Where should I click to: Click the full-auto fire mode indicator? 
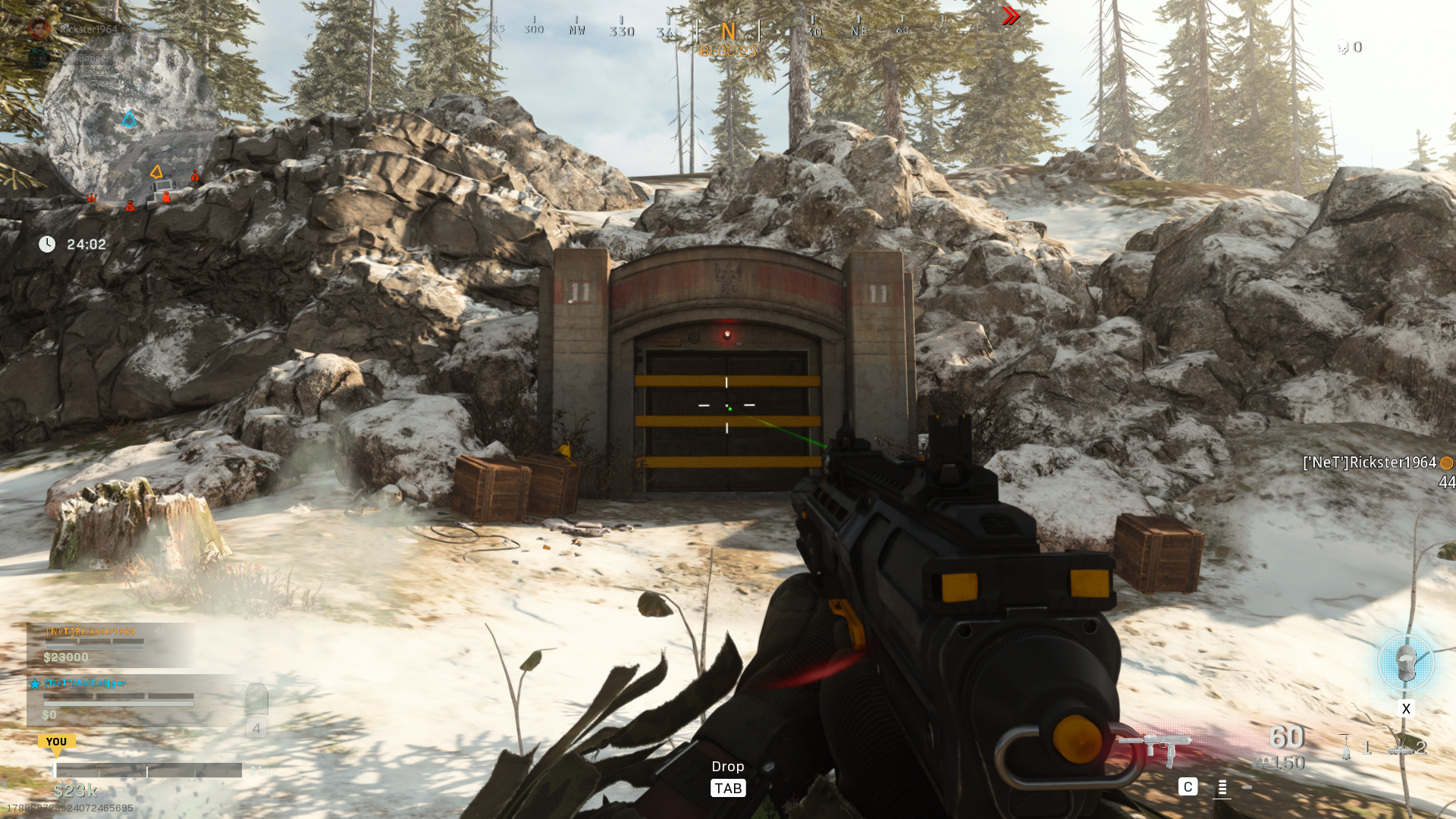(1221, 787)
